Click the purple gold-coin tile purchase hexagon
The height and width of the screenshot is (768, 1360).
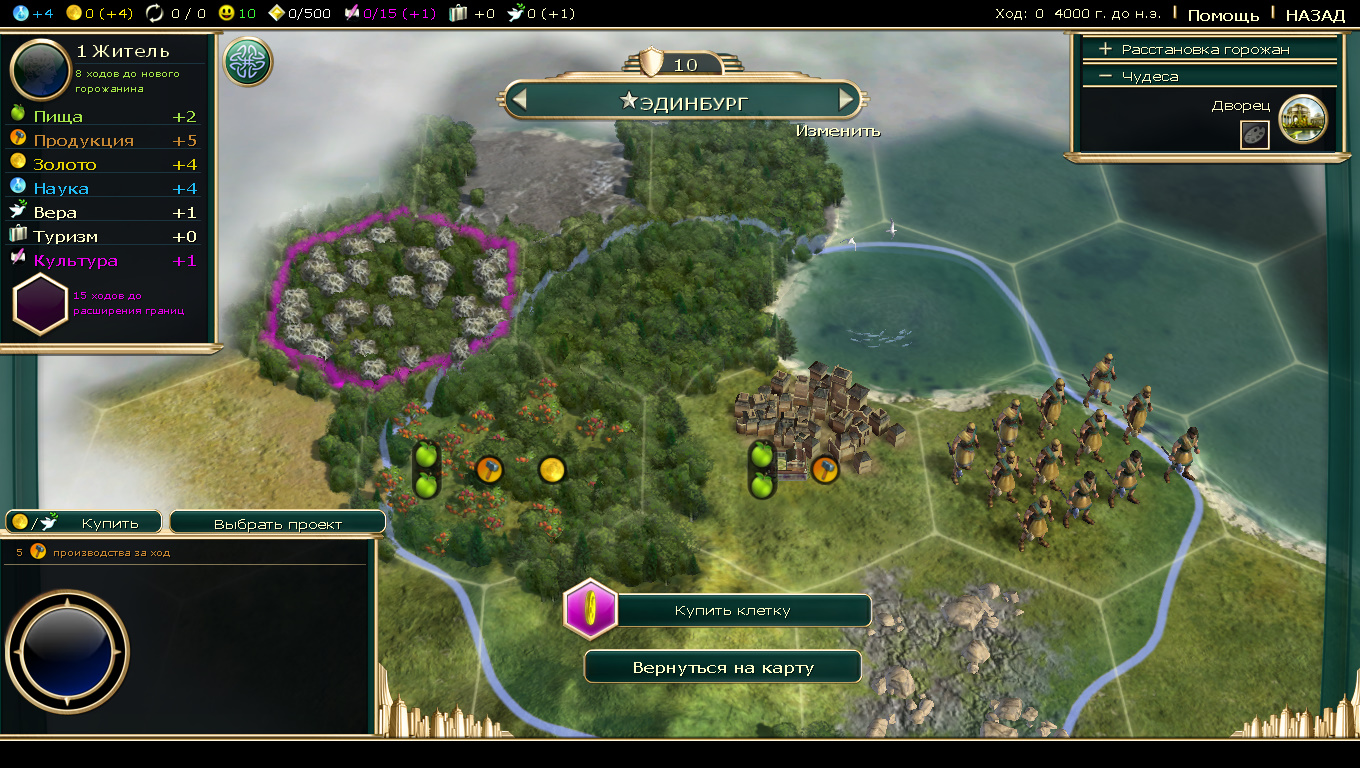point(590,609)
